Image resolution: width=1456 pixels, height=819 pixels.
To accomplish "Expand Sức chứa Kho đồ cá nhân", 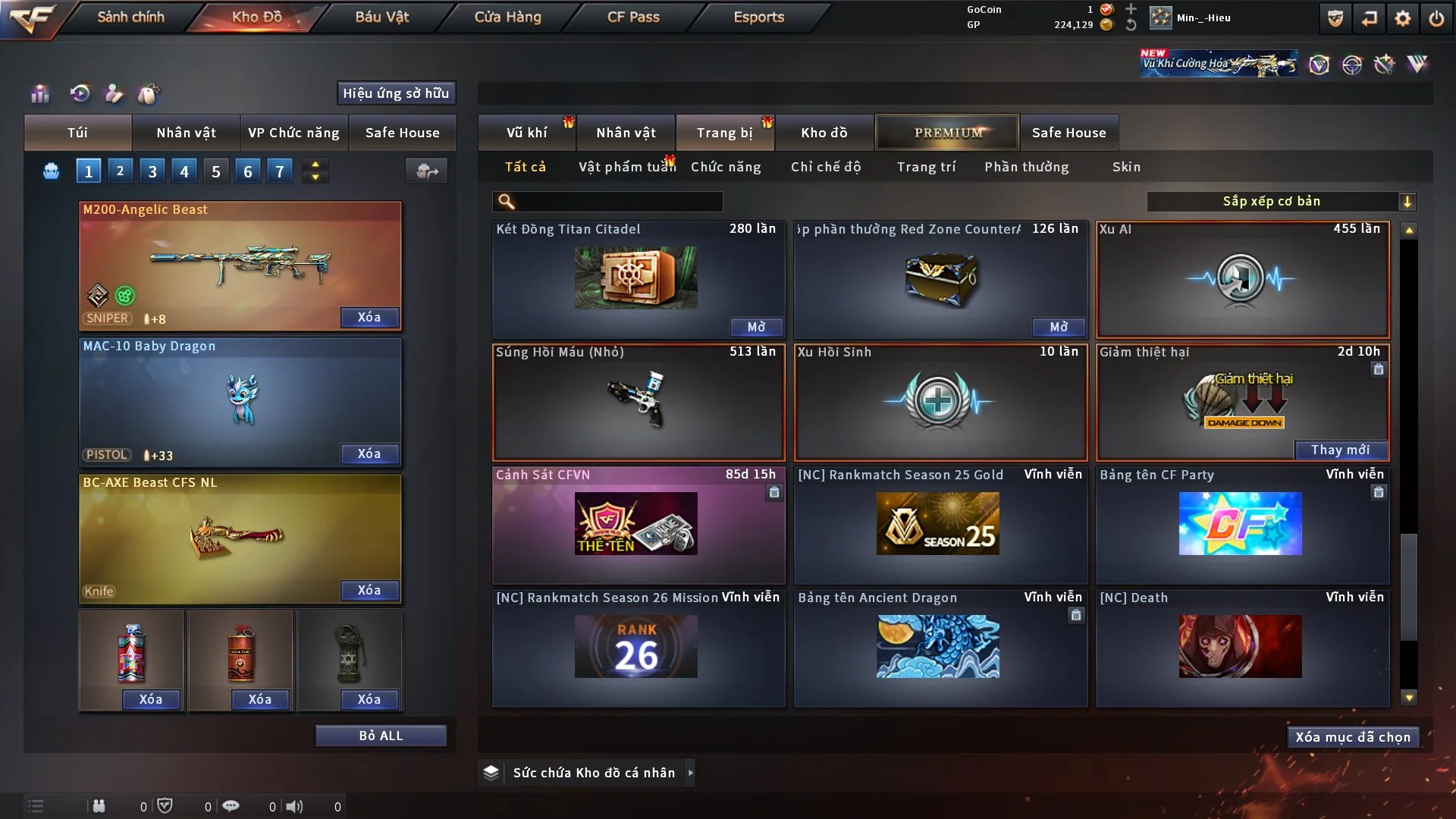I will [x=690, y=773].
